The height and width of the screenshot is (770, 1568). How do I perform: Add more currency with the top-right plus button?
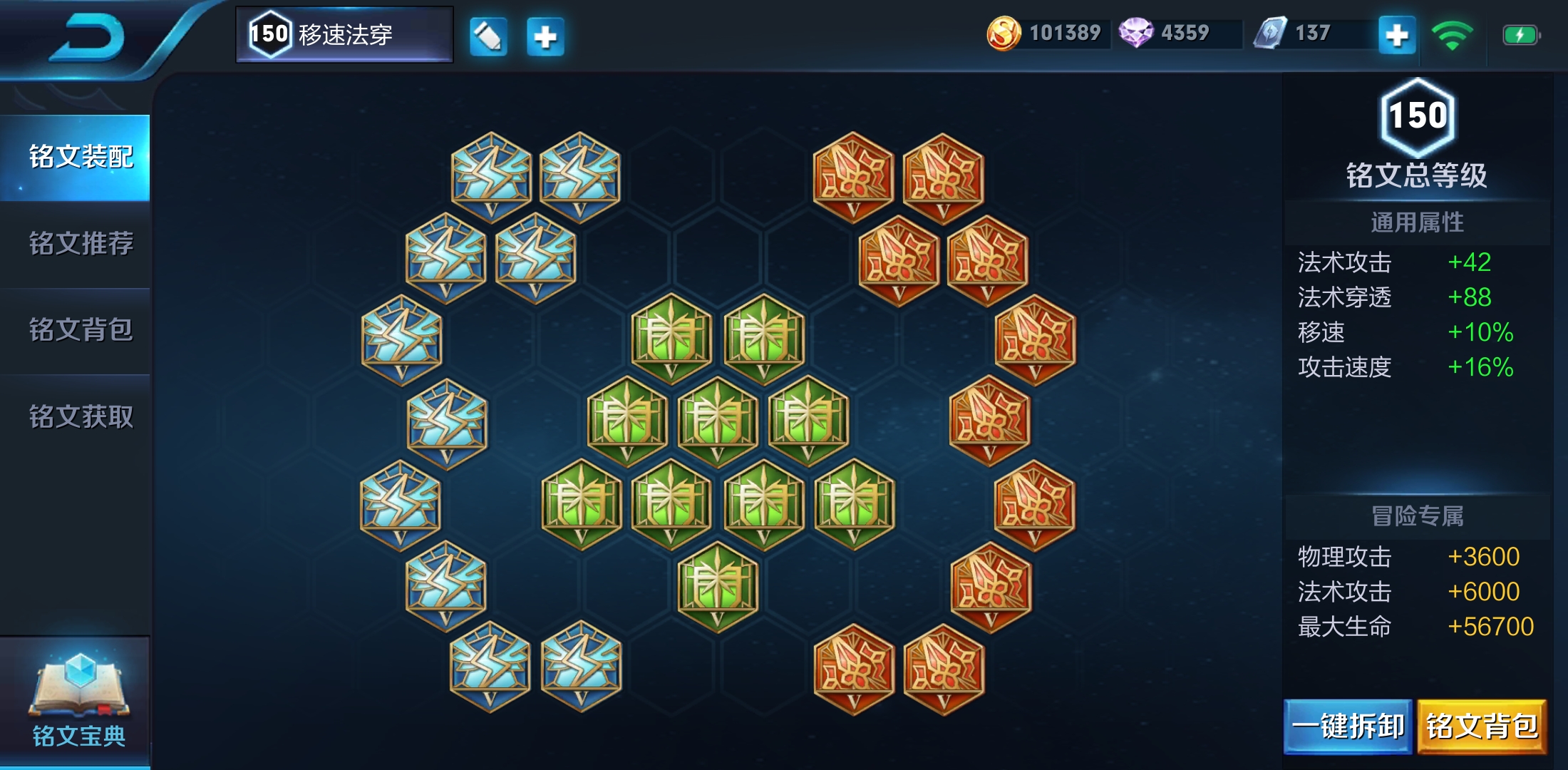coord(1396,35)
